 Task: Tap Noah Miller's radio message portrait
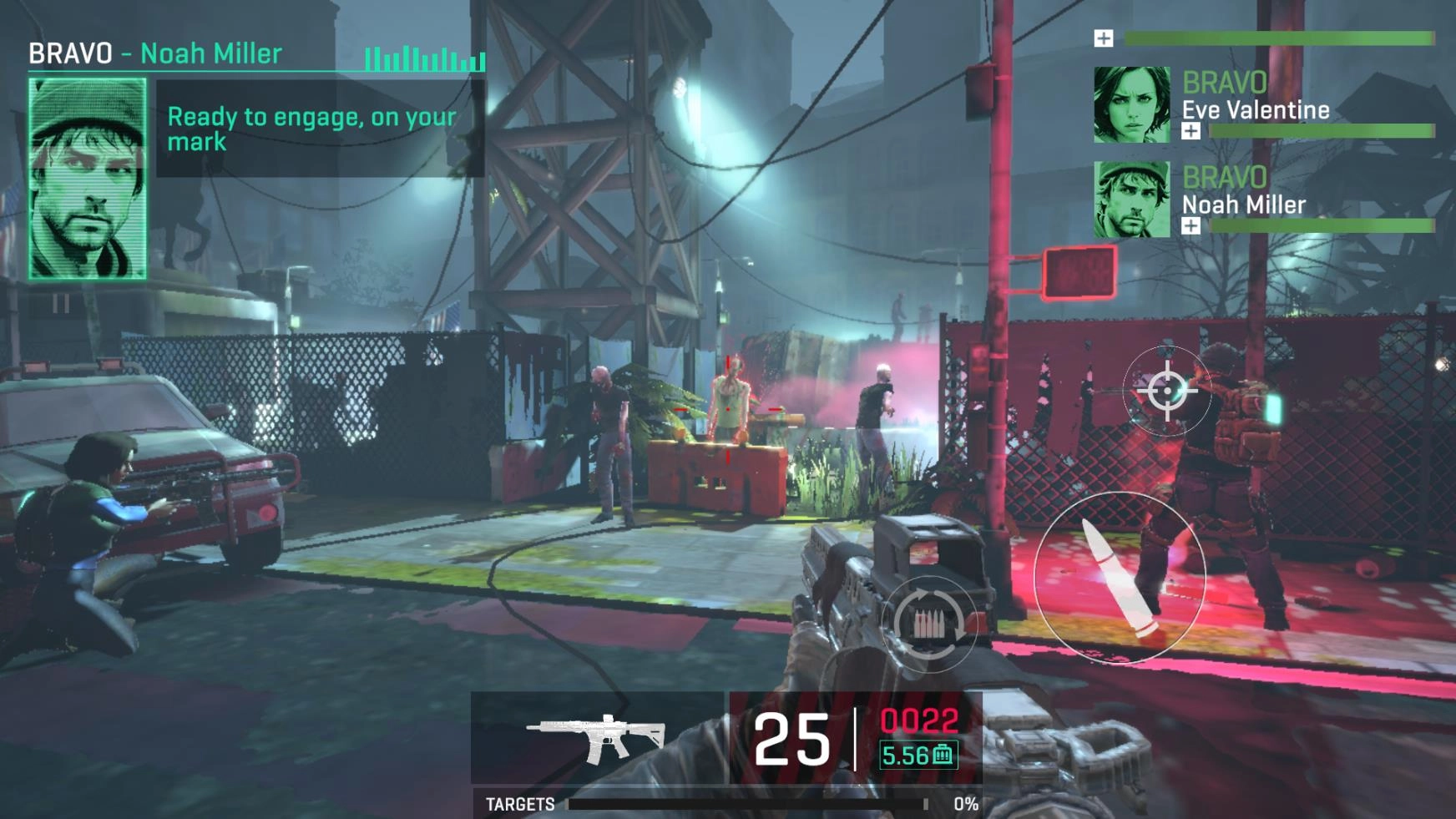88,179
